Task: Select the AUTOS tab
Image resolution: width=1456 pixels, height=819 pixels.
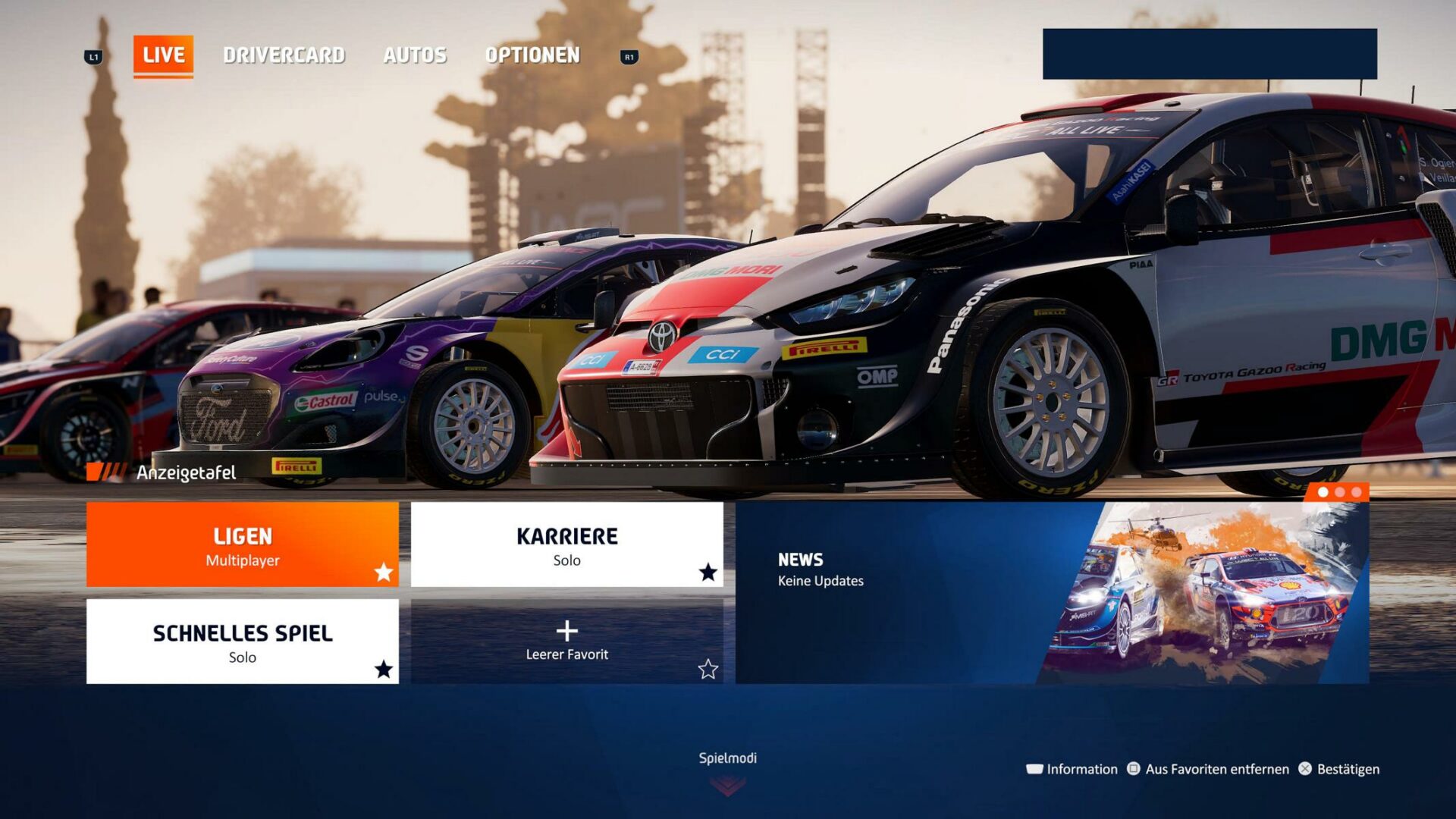Action: (x=416, y=55)
